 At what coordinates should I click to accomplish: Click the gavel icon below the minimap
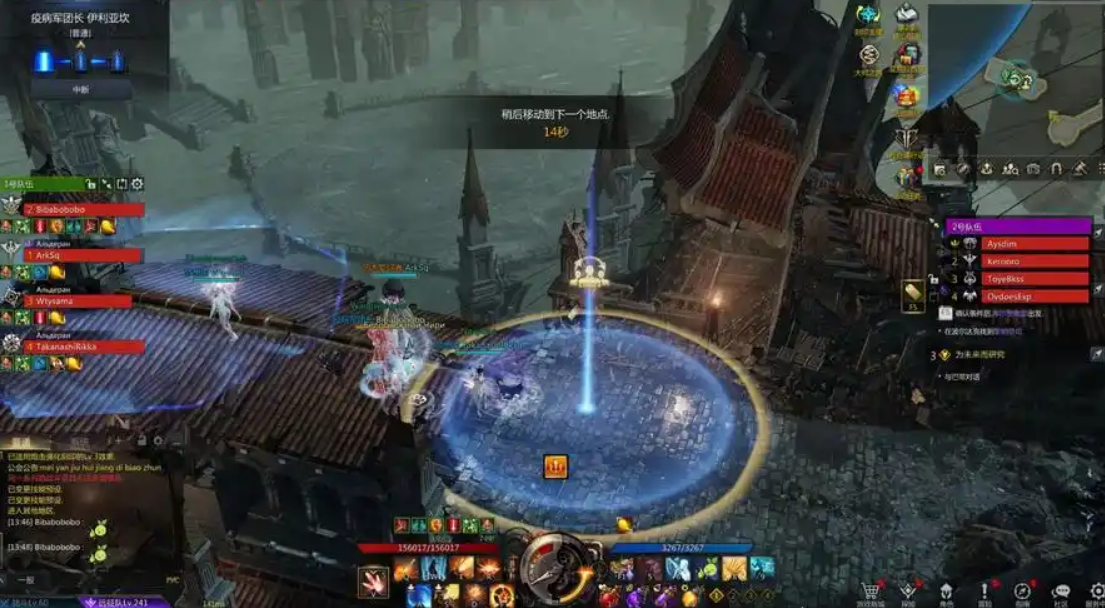coord(1079,169)
